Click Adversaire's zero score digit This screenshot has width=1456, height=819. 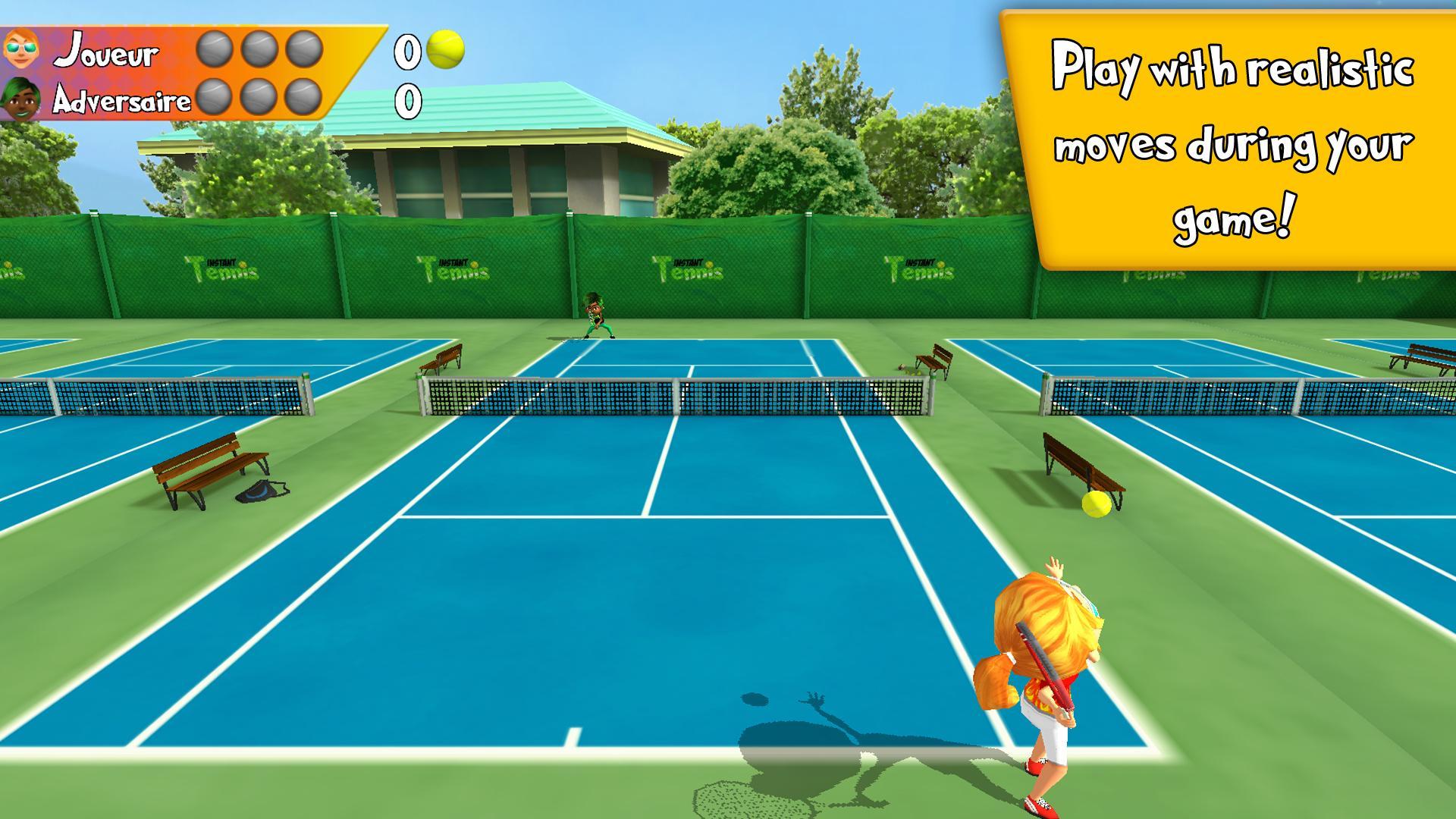point(406,99)
